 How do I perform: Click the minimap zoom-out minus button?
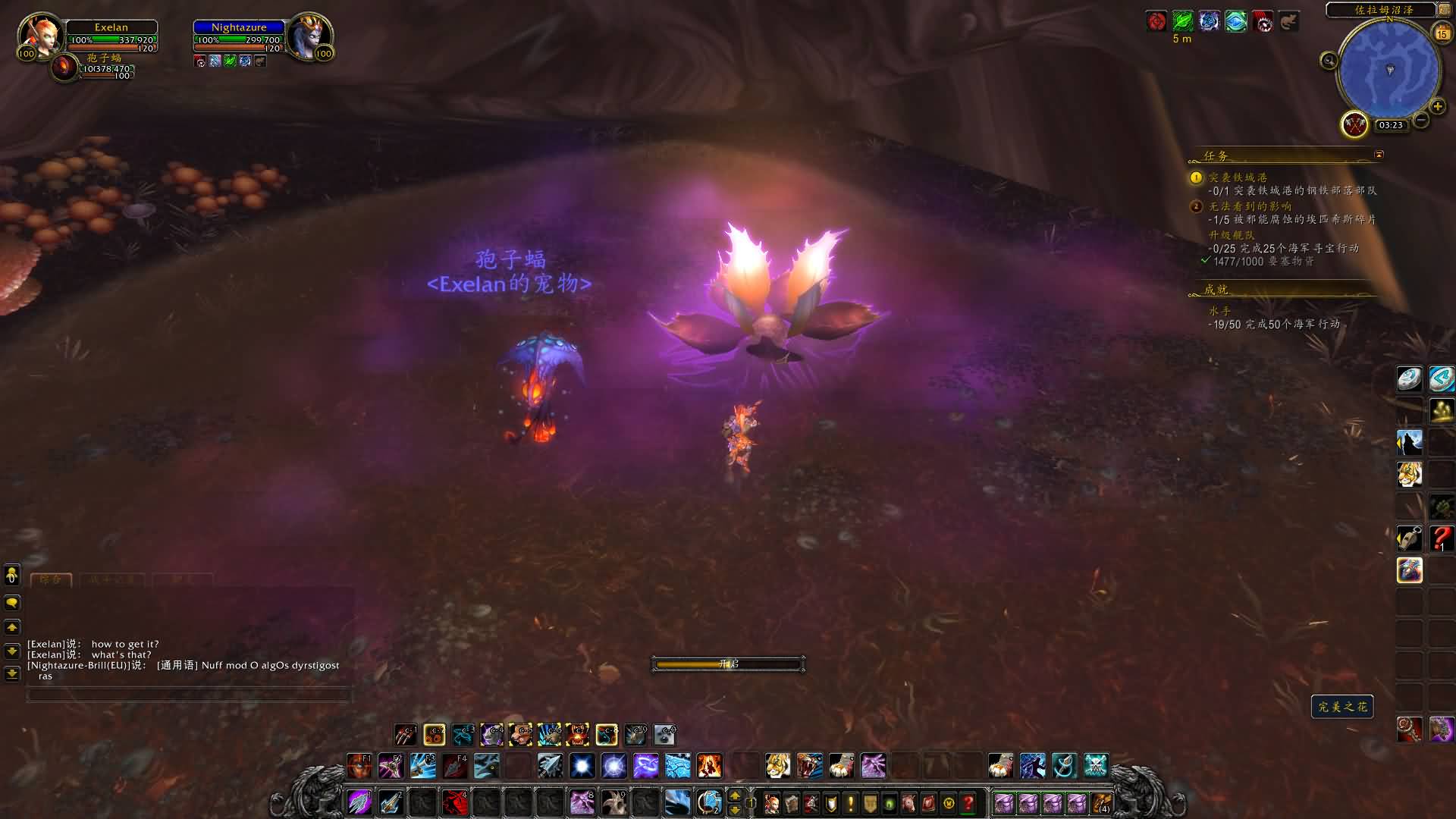coord(1421,120)
